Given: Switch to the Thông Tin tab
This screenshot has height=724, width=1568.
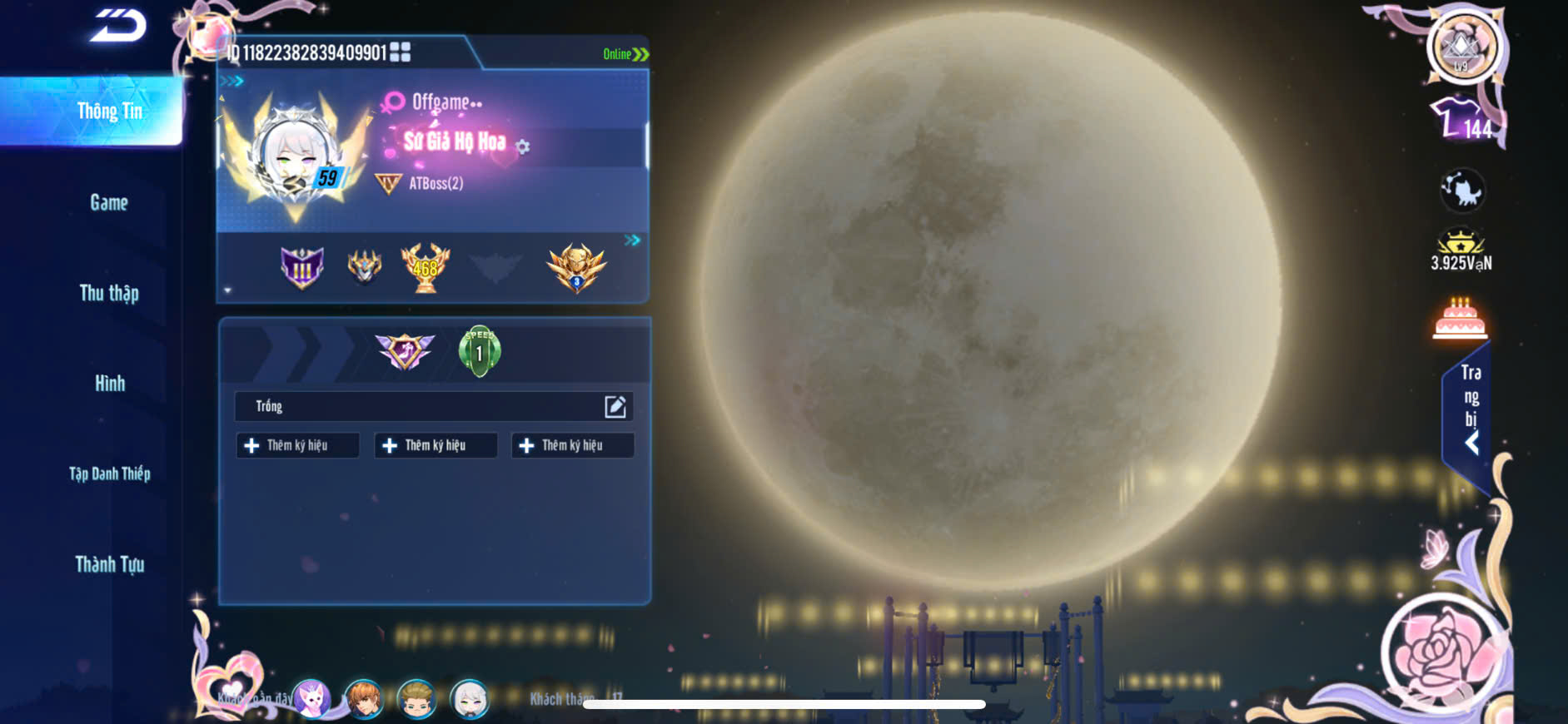Looking at the screenshot, I should click(x=109, y=112).
